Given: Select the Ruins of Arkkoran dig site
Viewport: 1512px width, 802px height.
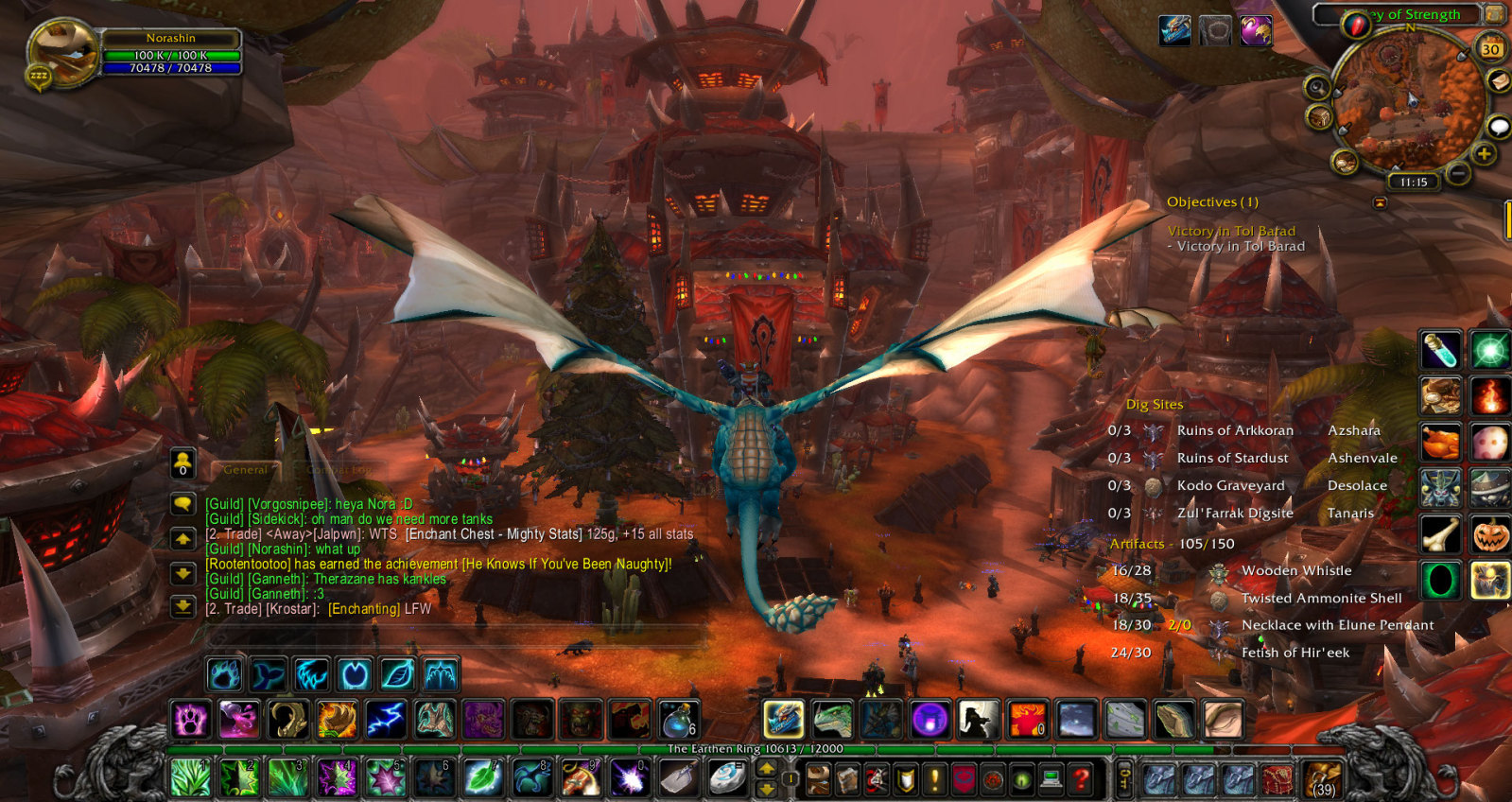Looking at the screenshot, I should (1234, 430).
